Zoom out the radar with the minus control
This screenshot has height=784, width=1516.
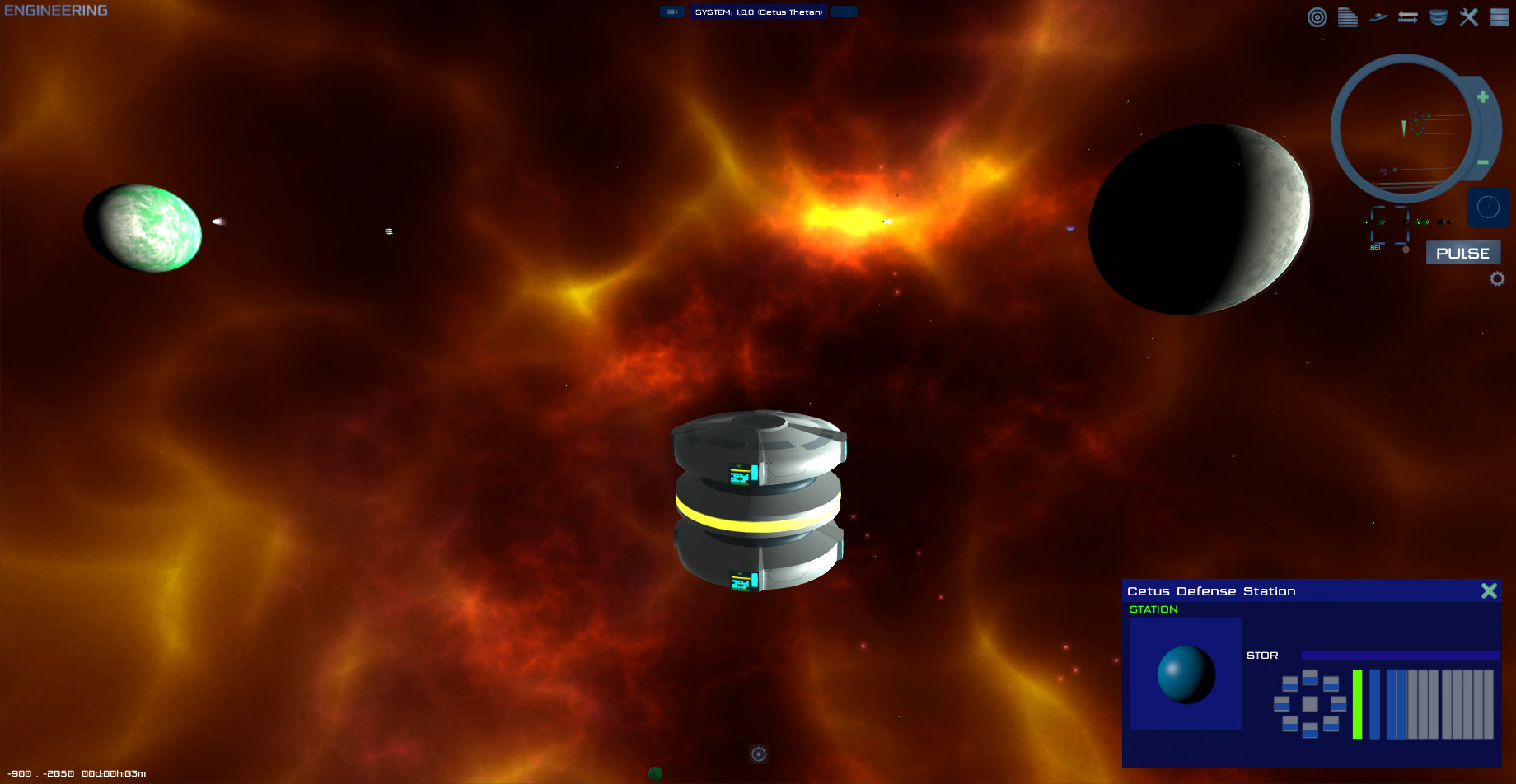click(x=1483, y=161)
